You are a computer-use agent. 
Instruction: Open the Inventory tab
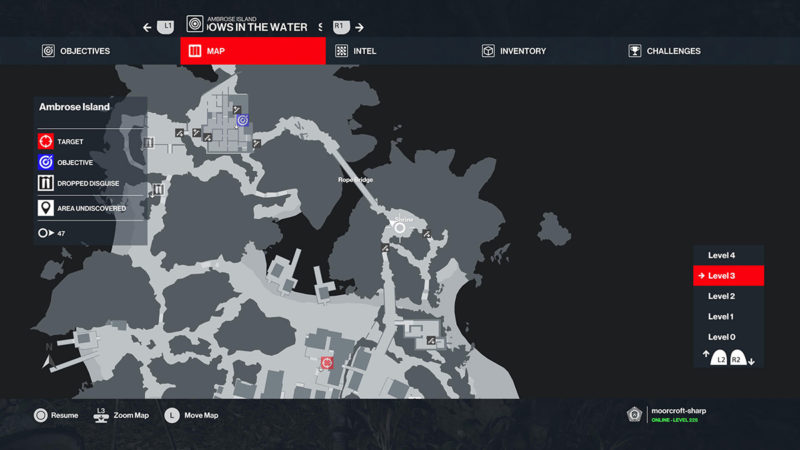[x=513, y=51]
